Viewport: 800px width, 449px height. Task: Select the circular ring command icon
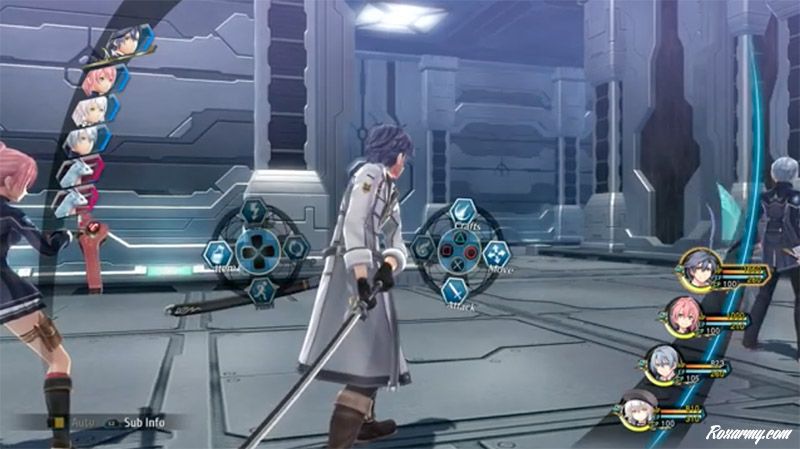[296, 250]
